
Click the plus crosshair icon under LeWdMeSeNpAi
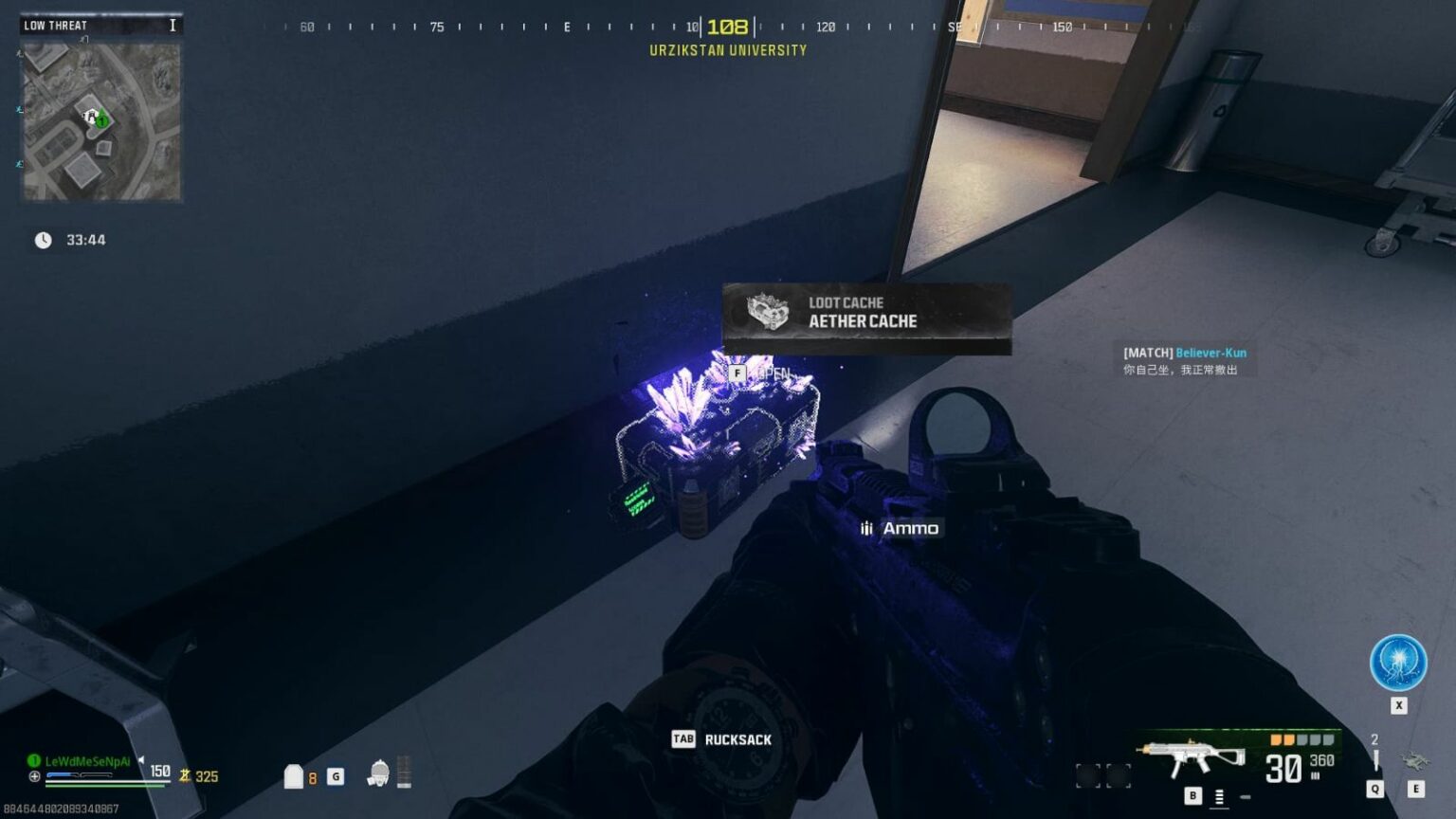pyautogui.click(x=34, y=776)
